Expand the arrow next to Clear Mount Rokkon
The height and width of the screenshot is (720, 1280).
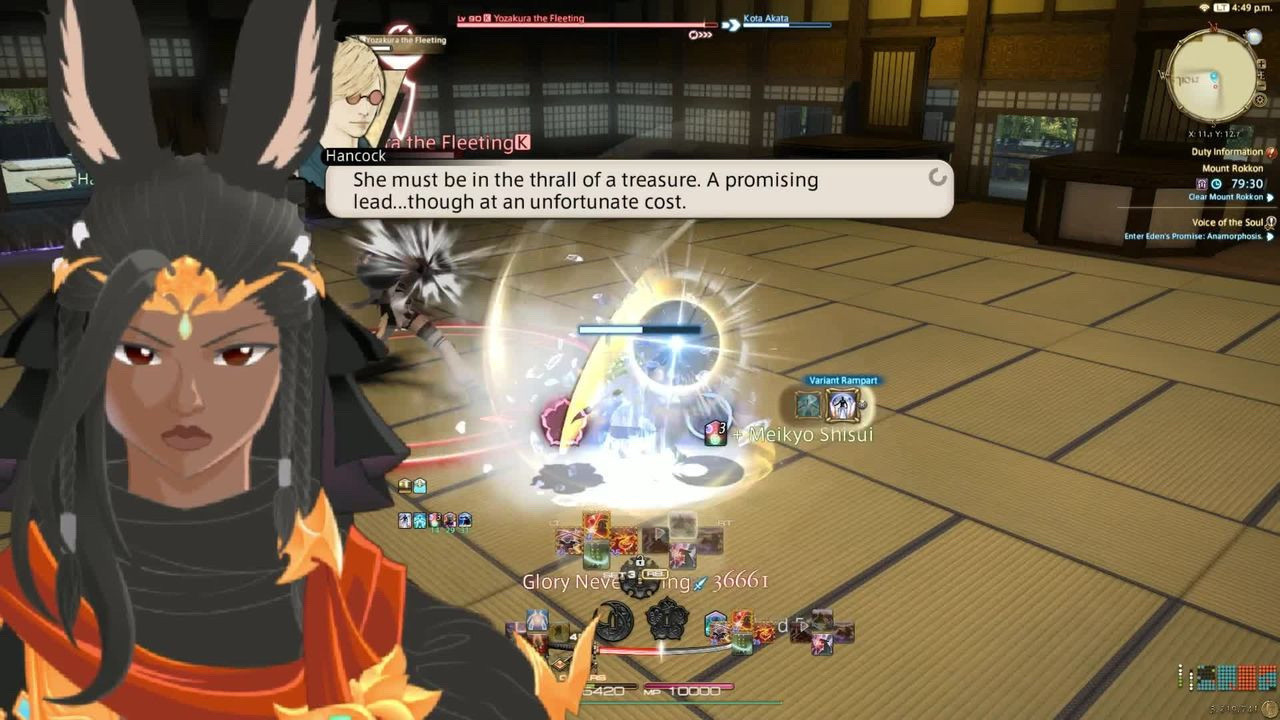pyautogui.click(x=1269, y=197)
